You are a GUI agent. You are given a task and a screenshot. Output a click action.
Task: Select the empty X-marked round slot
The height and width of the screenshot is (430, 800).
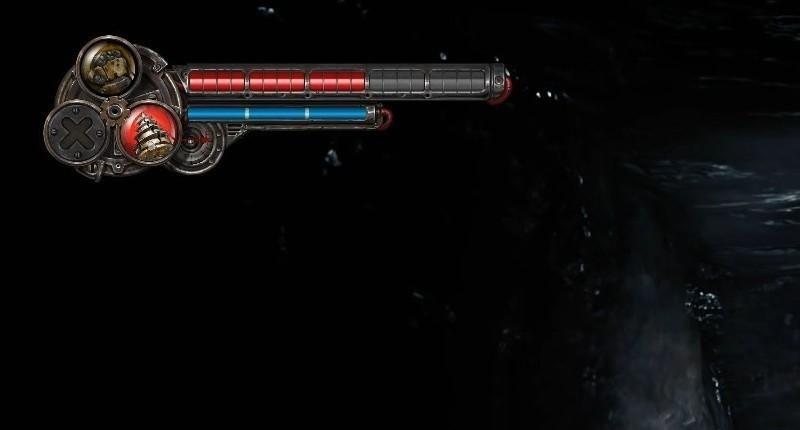click(71, 131)
